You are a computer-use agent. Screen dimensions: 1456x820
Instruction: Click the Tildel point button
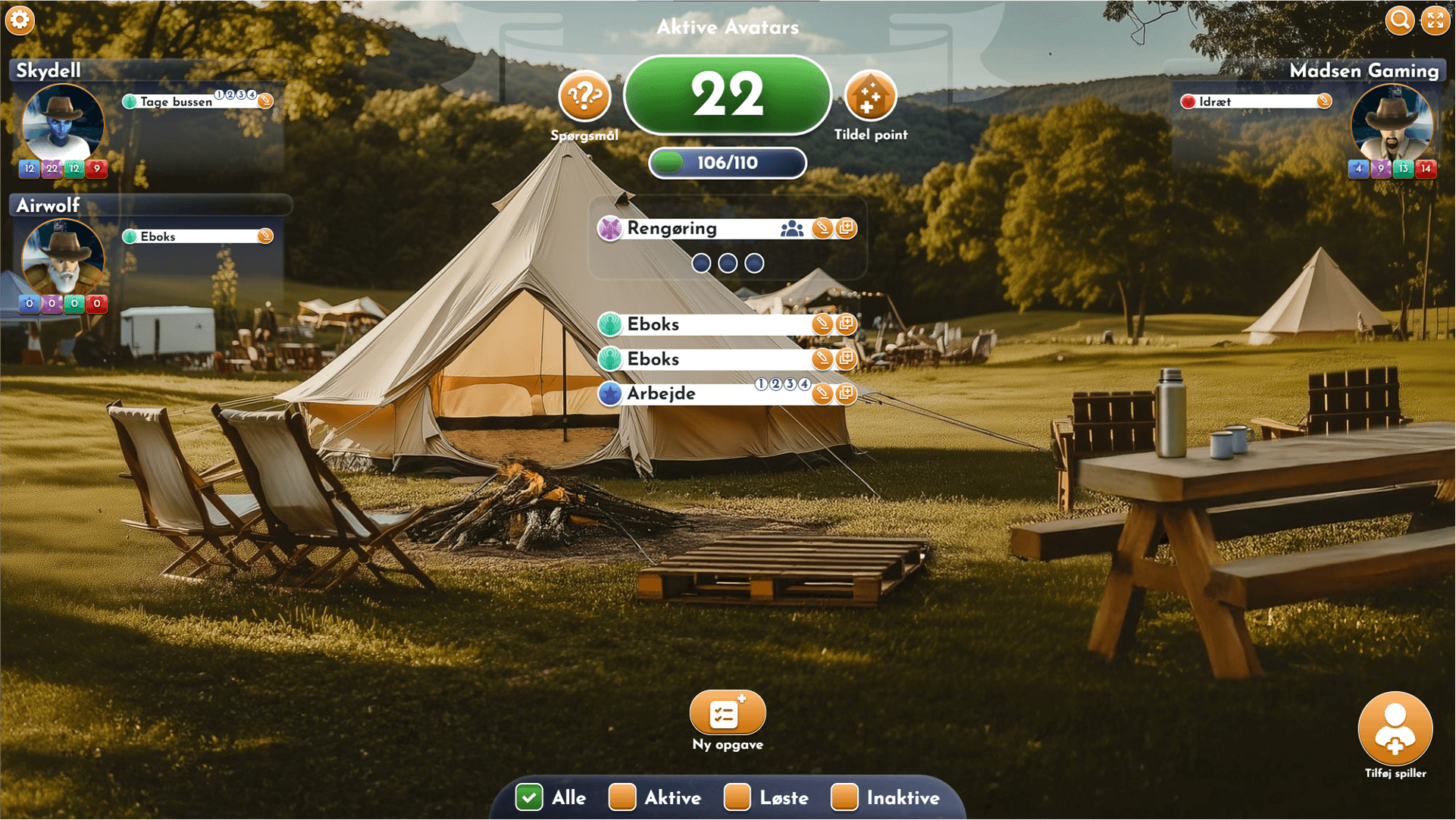(870, 96)
